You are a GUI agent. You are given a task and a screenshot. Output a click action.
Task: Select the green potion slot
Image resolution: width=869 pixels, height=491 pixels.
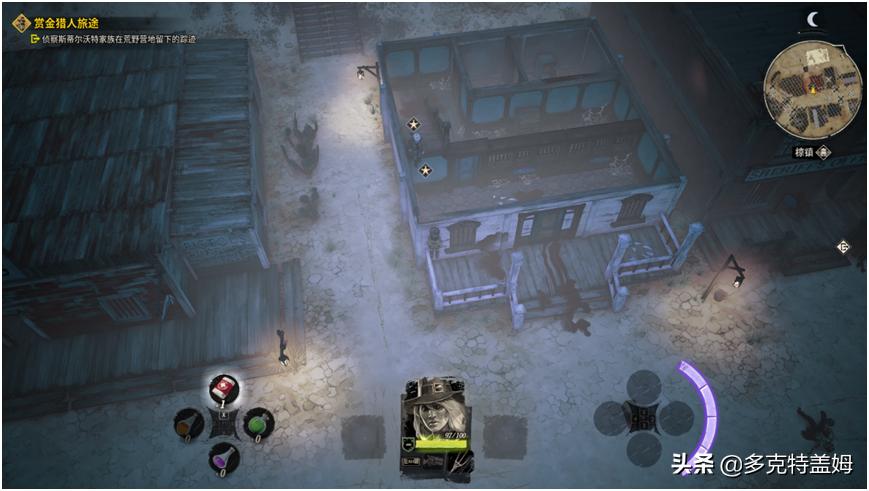(258, 423)
